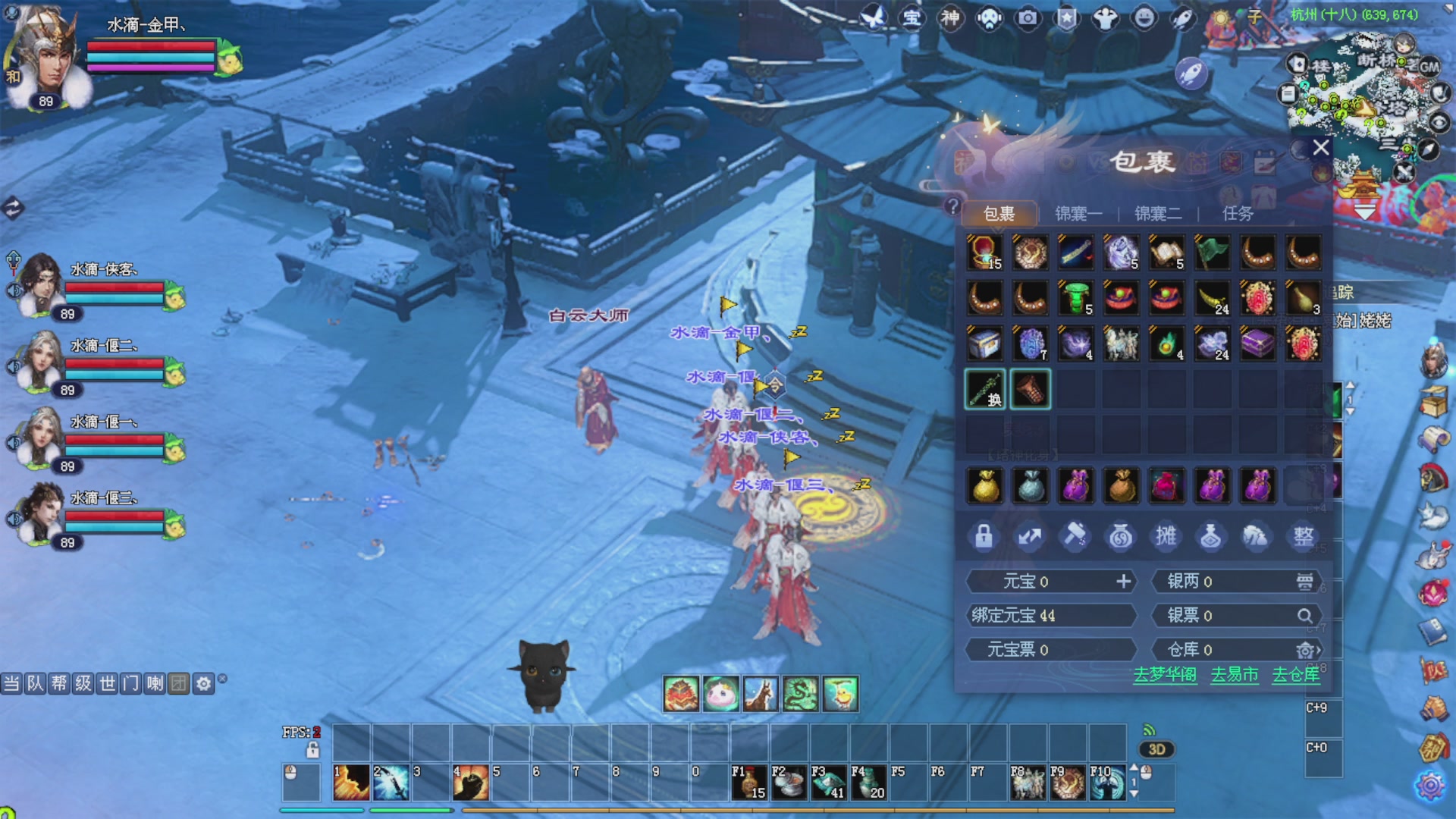Activate the skill in hotbar slot 1

pos(350,783)
